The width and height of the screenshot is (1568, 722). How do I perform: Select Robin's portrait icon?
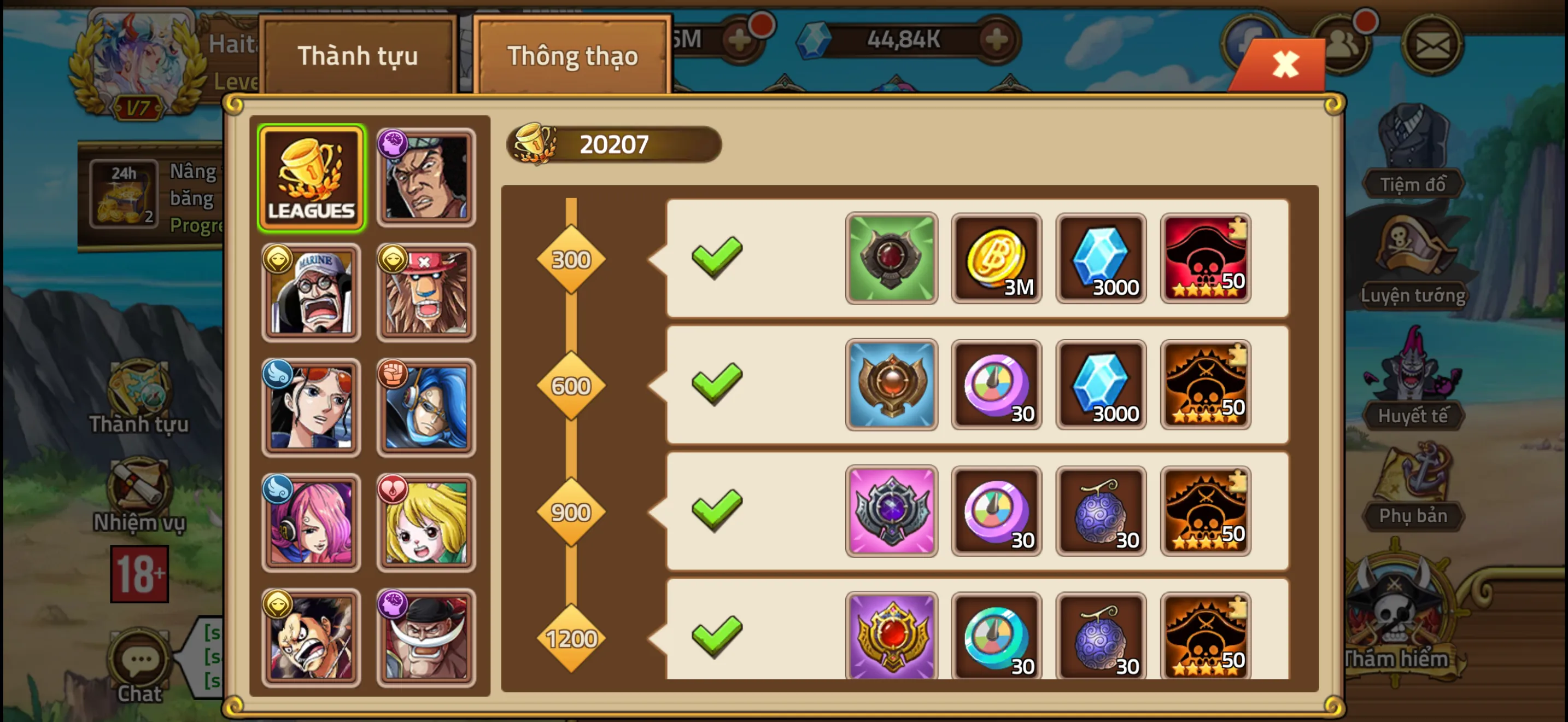[311, 406]
